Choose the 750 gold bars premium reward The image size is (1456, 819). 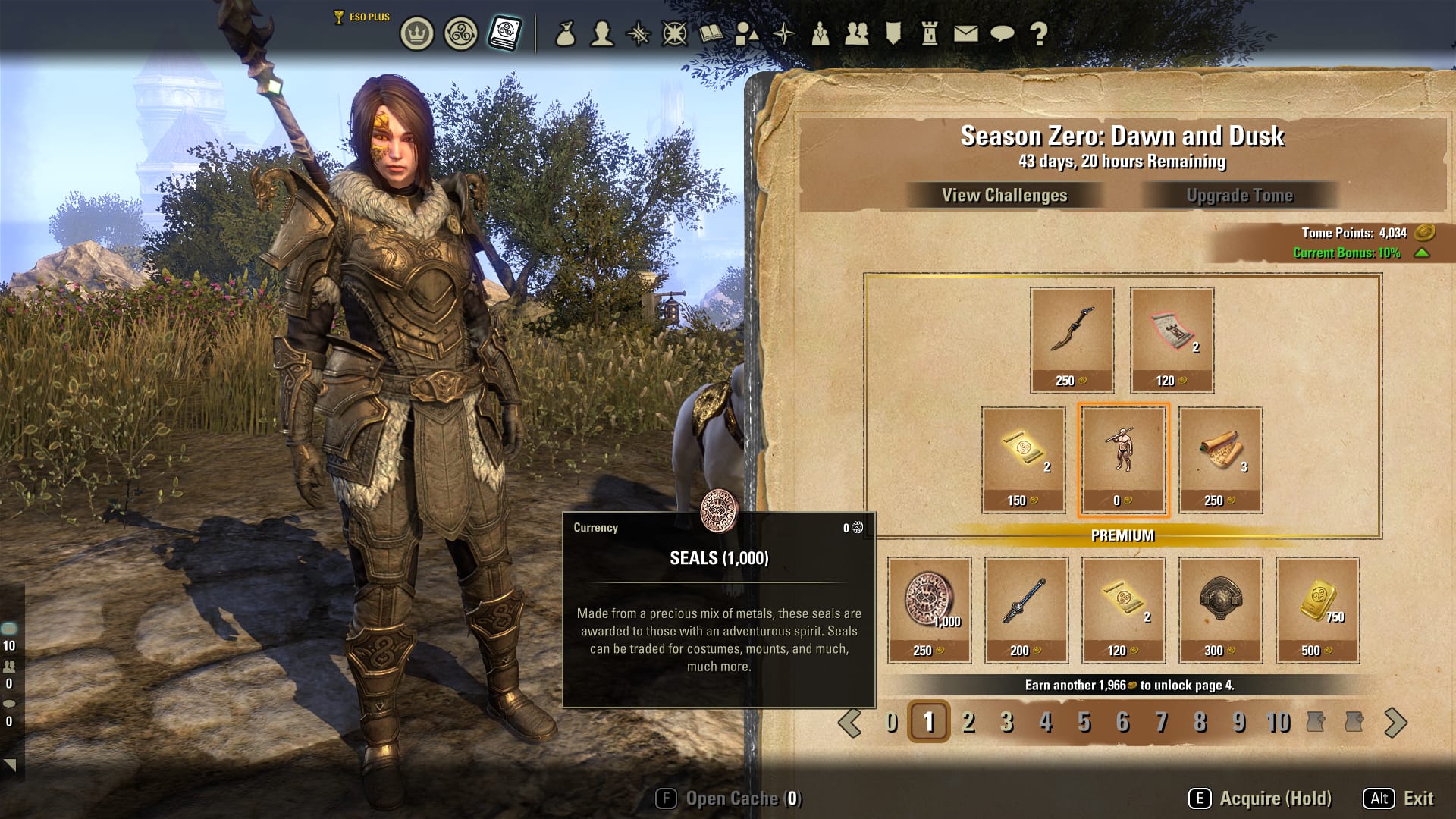pos(1317,610)
